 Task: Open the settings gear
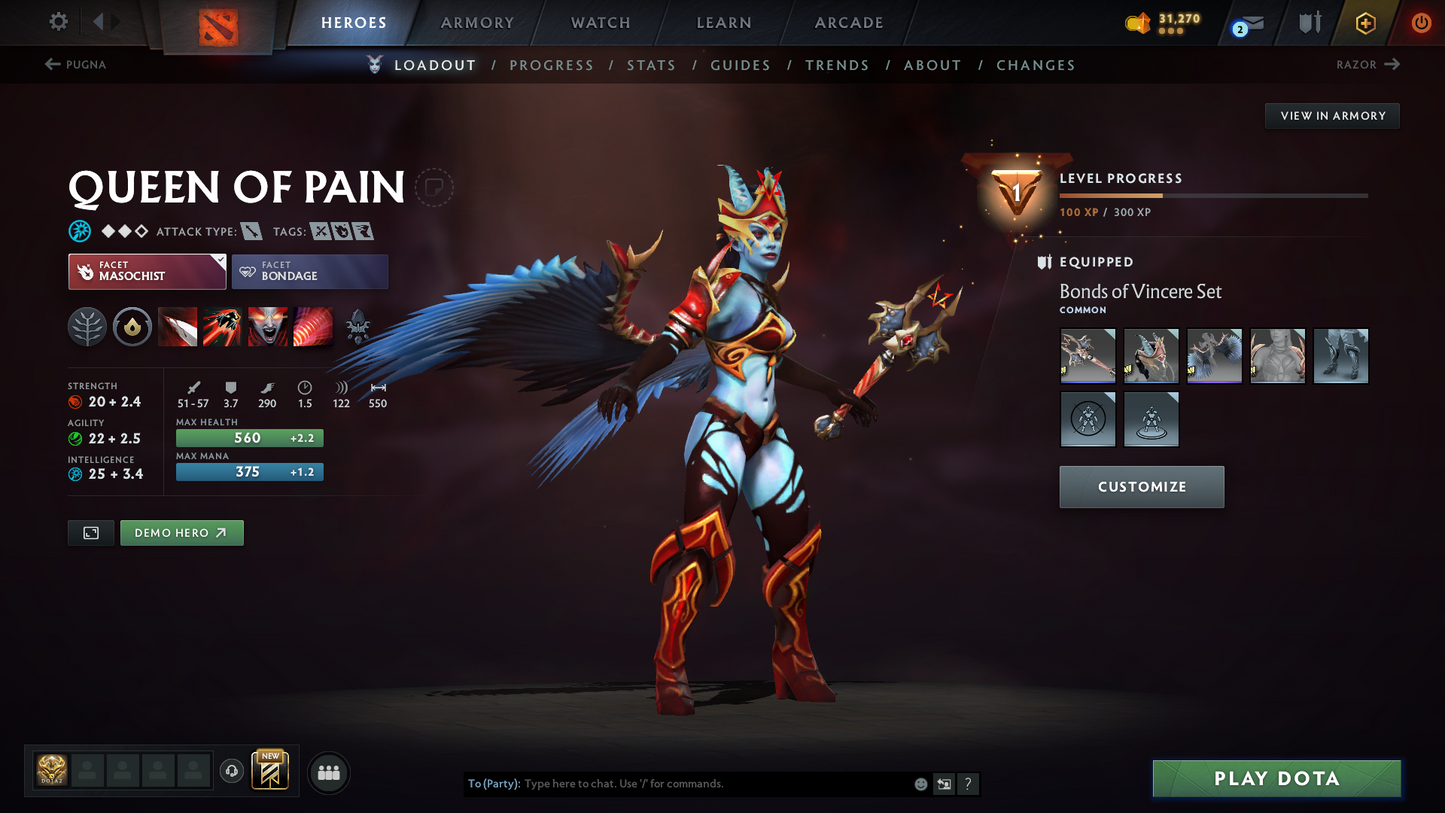tap(57, 22)
